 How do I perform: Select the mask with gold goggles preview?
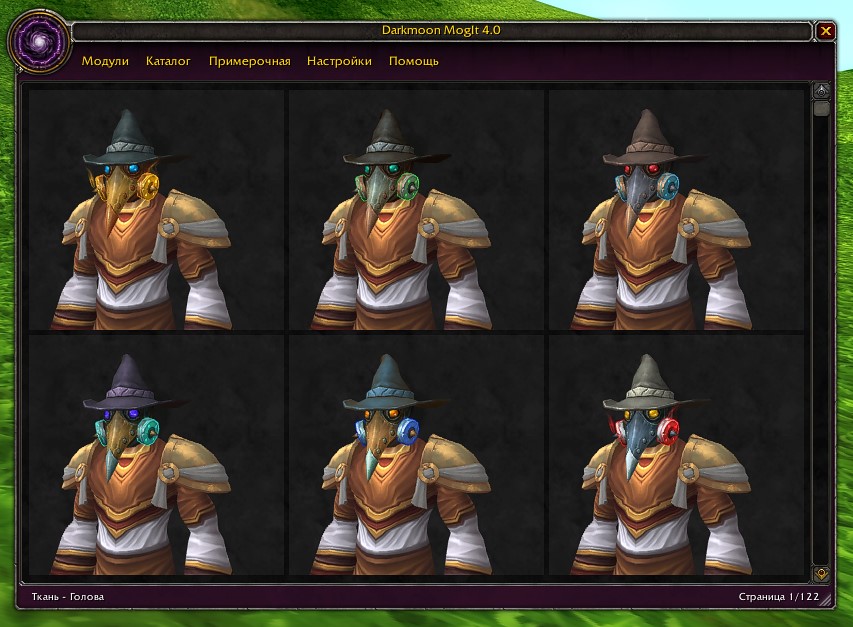(x=156, y=210)
